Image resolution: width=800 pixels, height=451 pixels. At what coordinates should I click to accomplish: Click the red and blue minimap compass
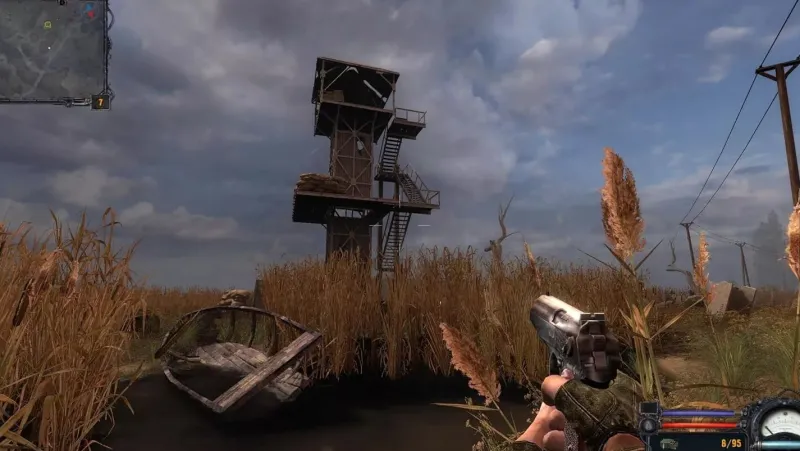pyautogui.click(x=89, y=13)
